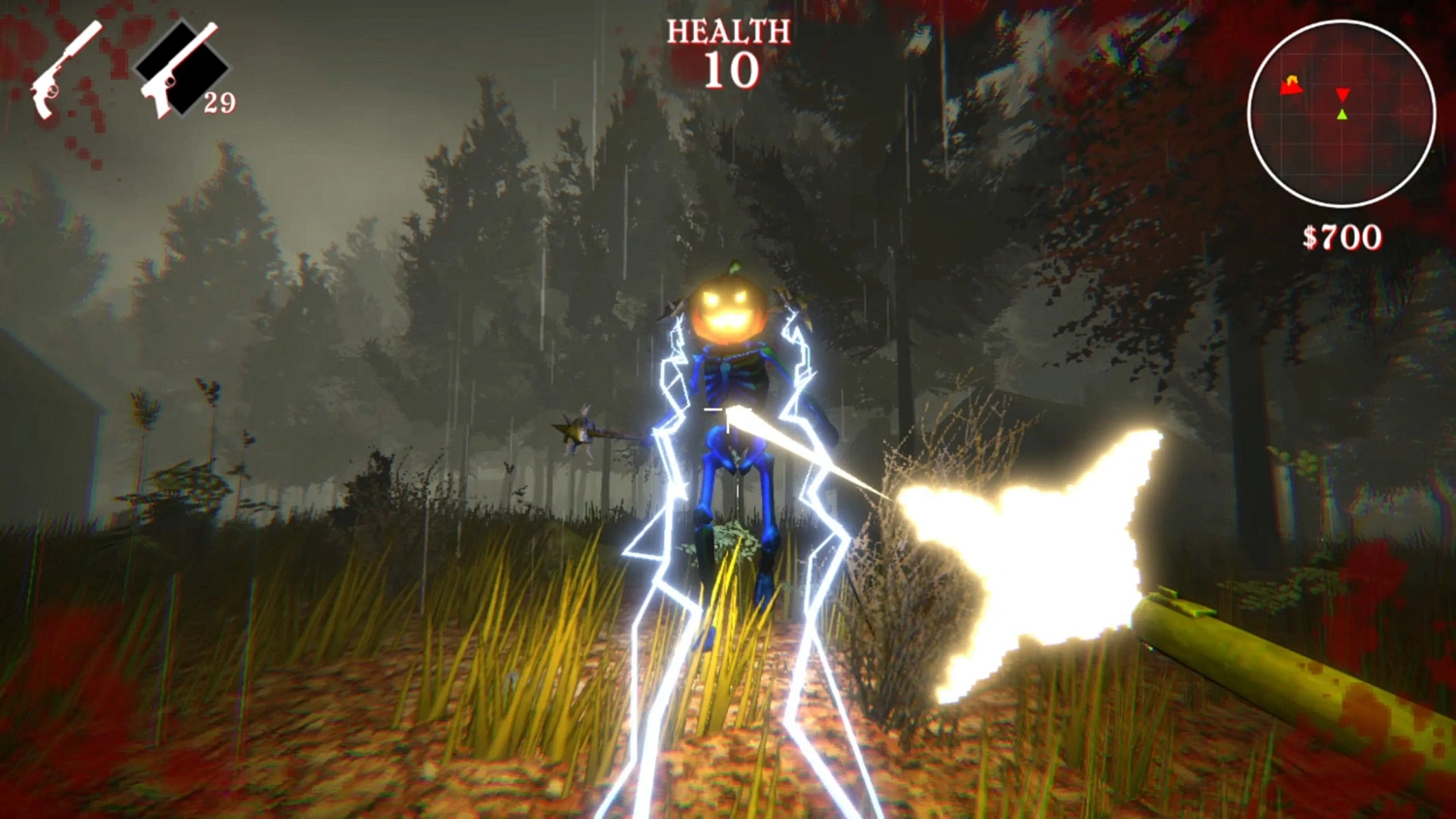The height and width of the screenshot is (819, 1456).
Task: Open the ammo counter showing 29
Action: 221,100
